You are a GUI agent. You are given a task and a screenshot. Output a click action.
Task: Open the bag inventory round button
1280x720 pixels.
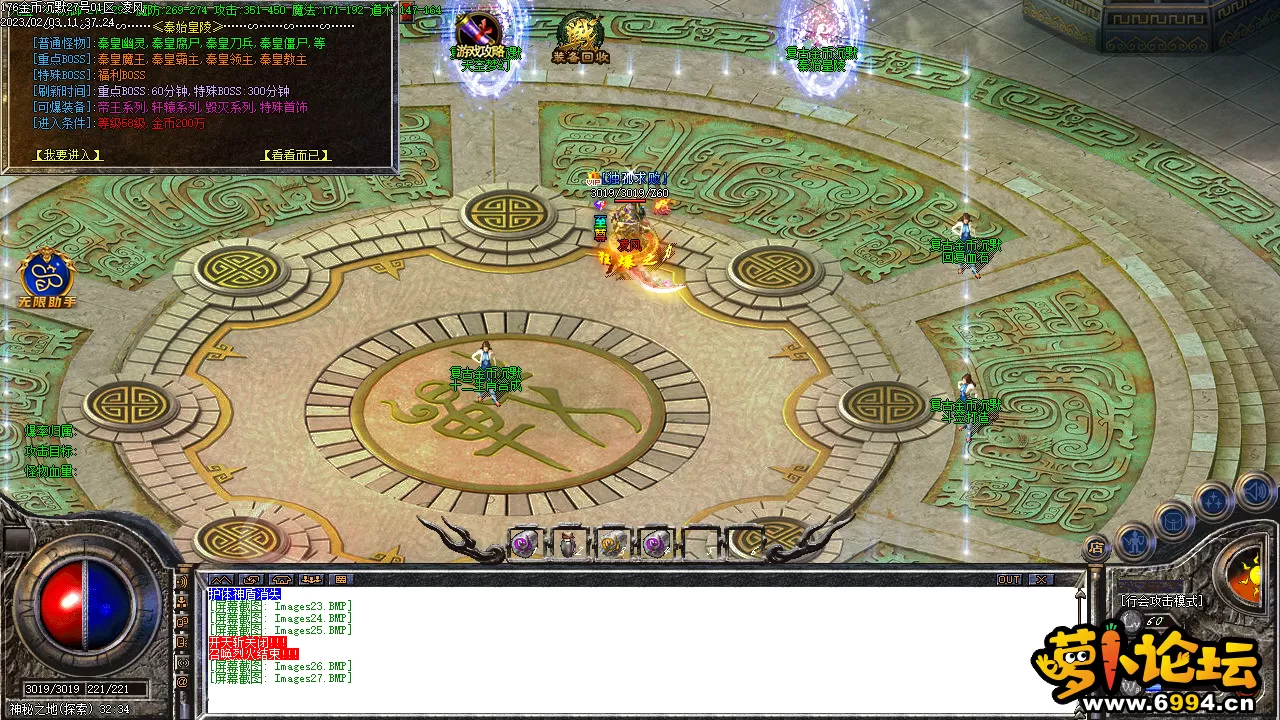pyautogui.click(x=1173, y=521)
